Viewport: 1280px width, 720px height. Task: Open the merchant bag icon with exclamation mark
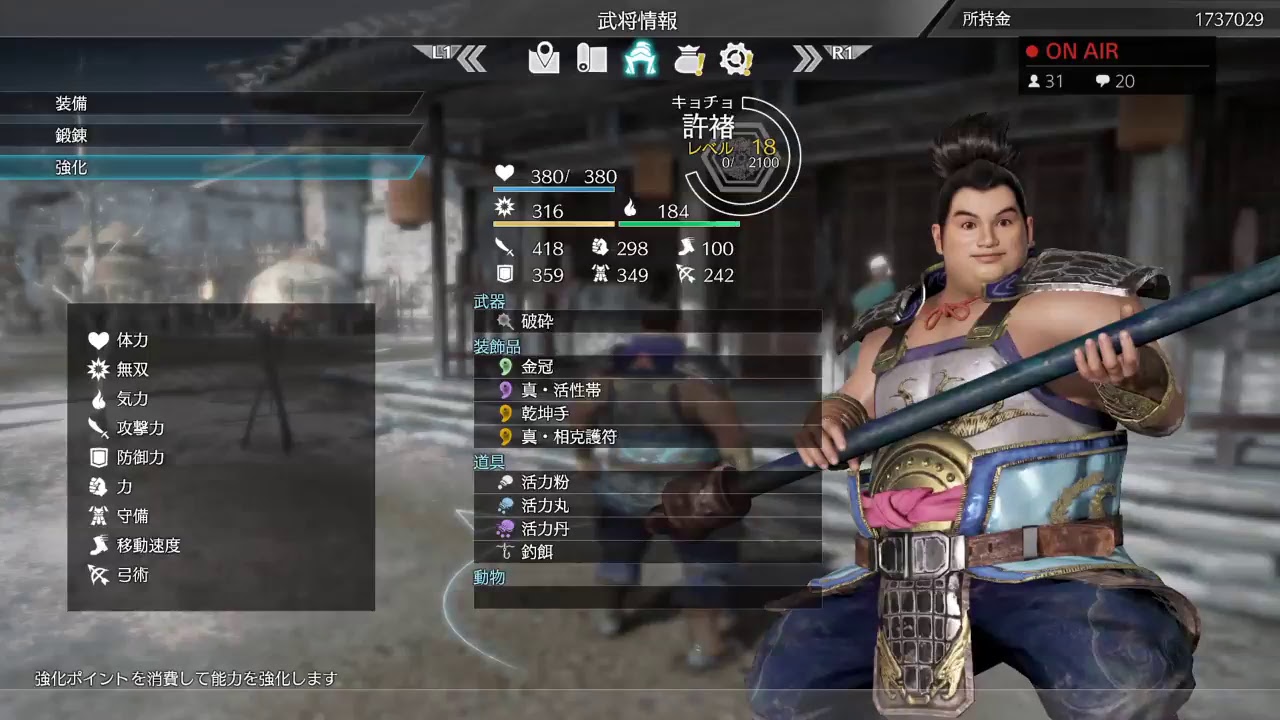tap(689, 60)
